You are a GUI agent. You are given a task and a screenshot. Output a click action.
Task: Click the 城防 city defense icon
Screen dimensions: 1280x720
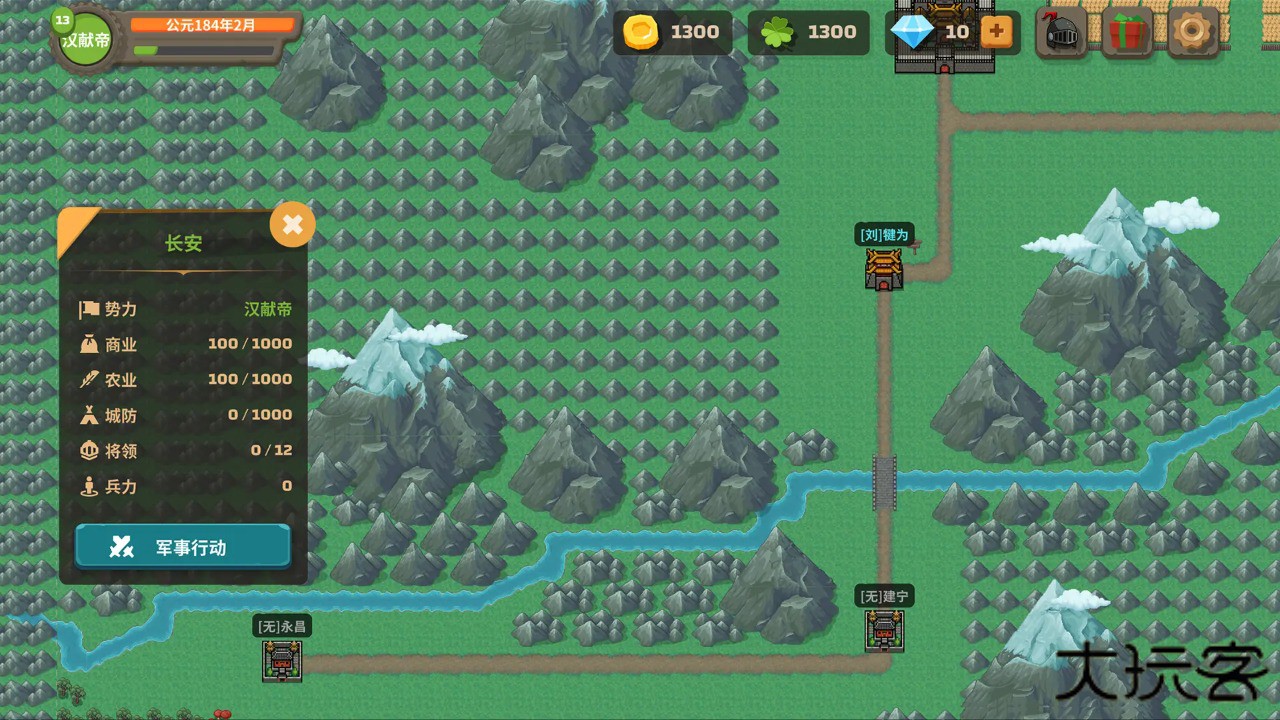(x=90, y=415)
